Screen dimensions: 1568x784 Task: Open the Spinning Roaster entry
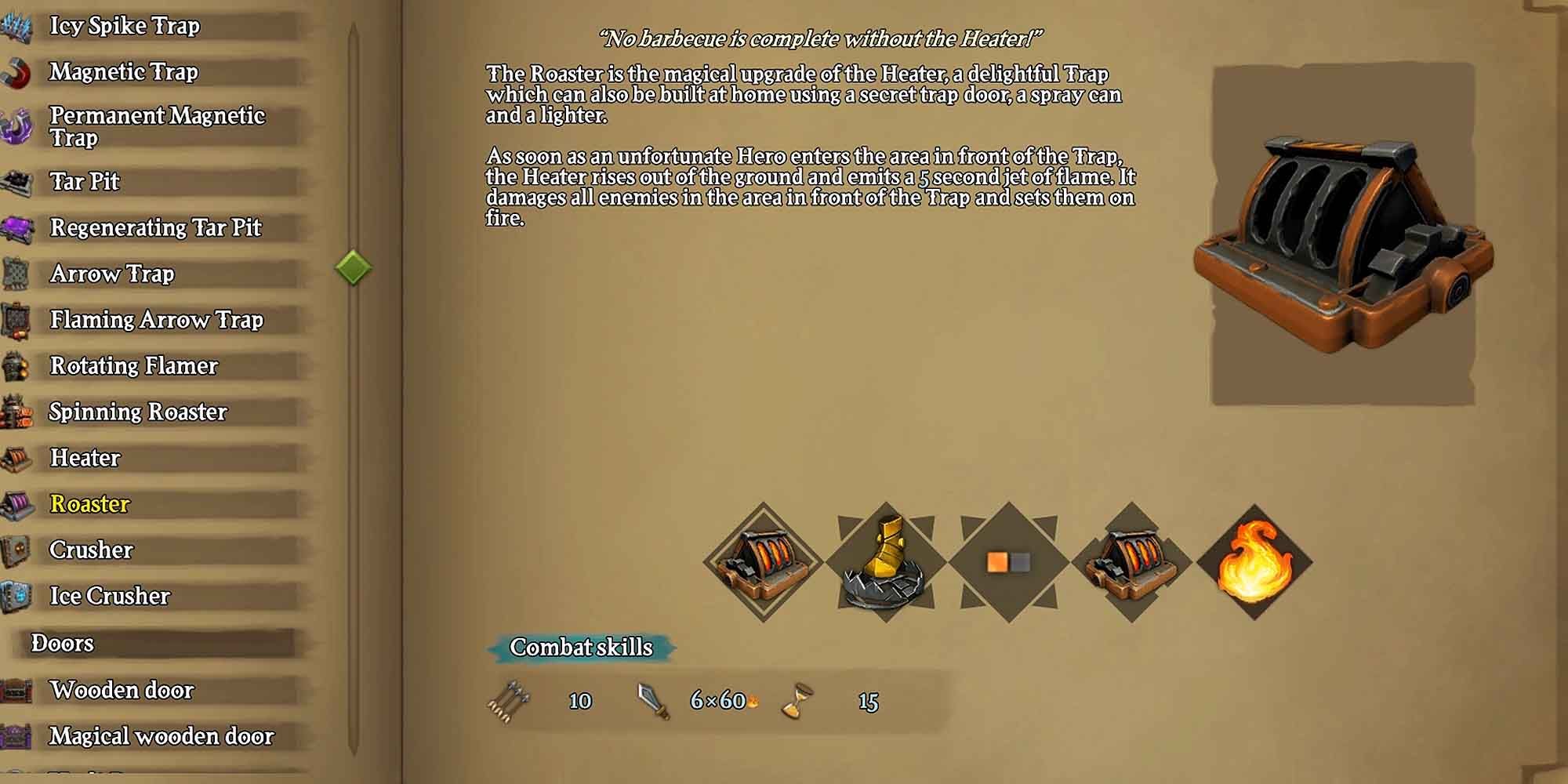[x=139, y=411]
